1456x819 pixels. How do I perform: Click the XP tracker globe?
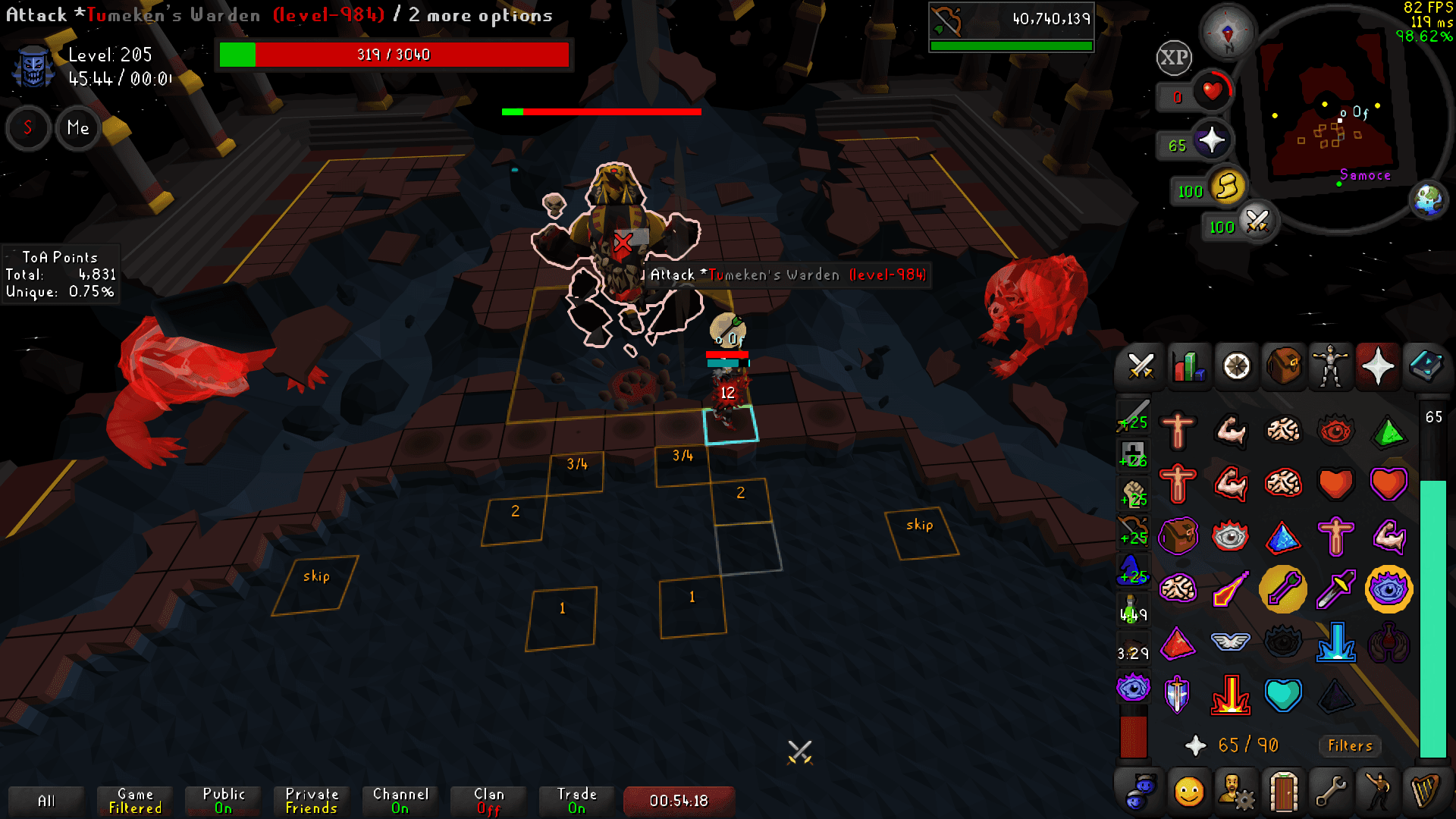(x=1172, y=57)
